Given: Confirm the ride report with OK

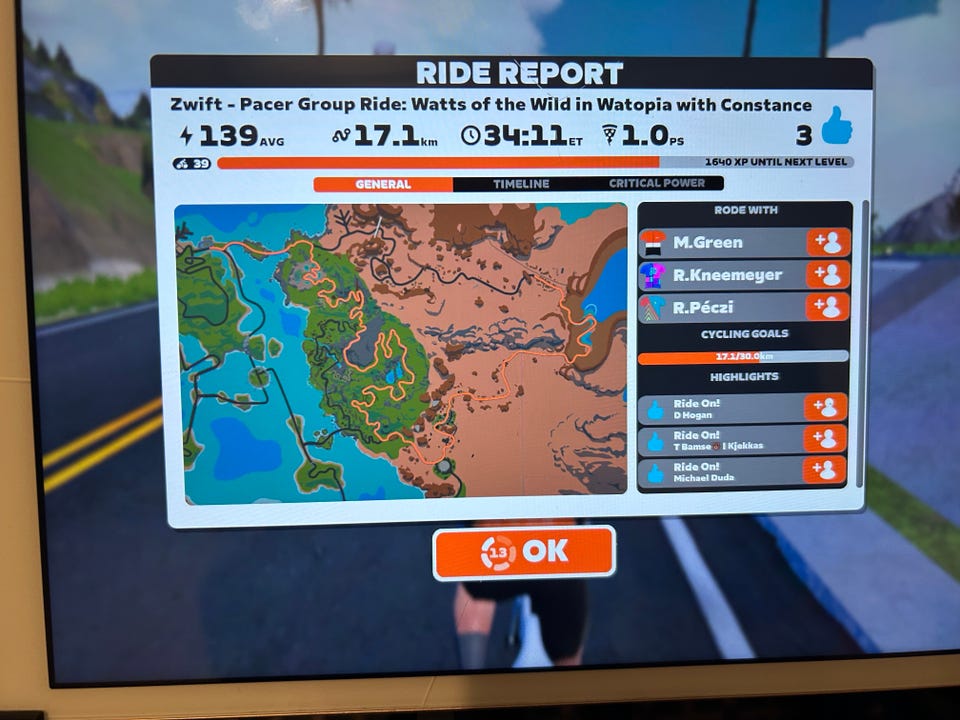Looking at the screenshot, I should (524, 552).
